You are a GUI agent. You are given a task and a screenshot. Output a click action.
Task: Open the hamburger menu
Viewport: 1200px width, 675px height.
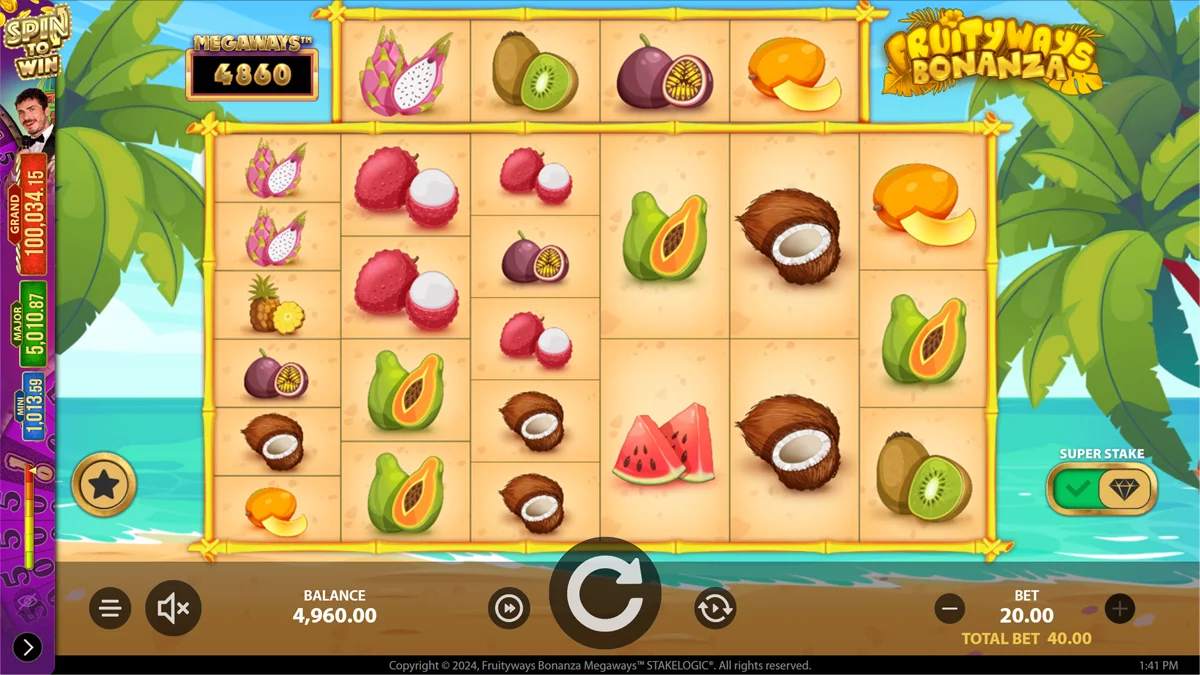pyautogui.click(x=110, y=608)
